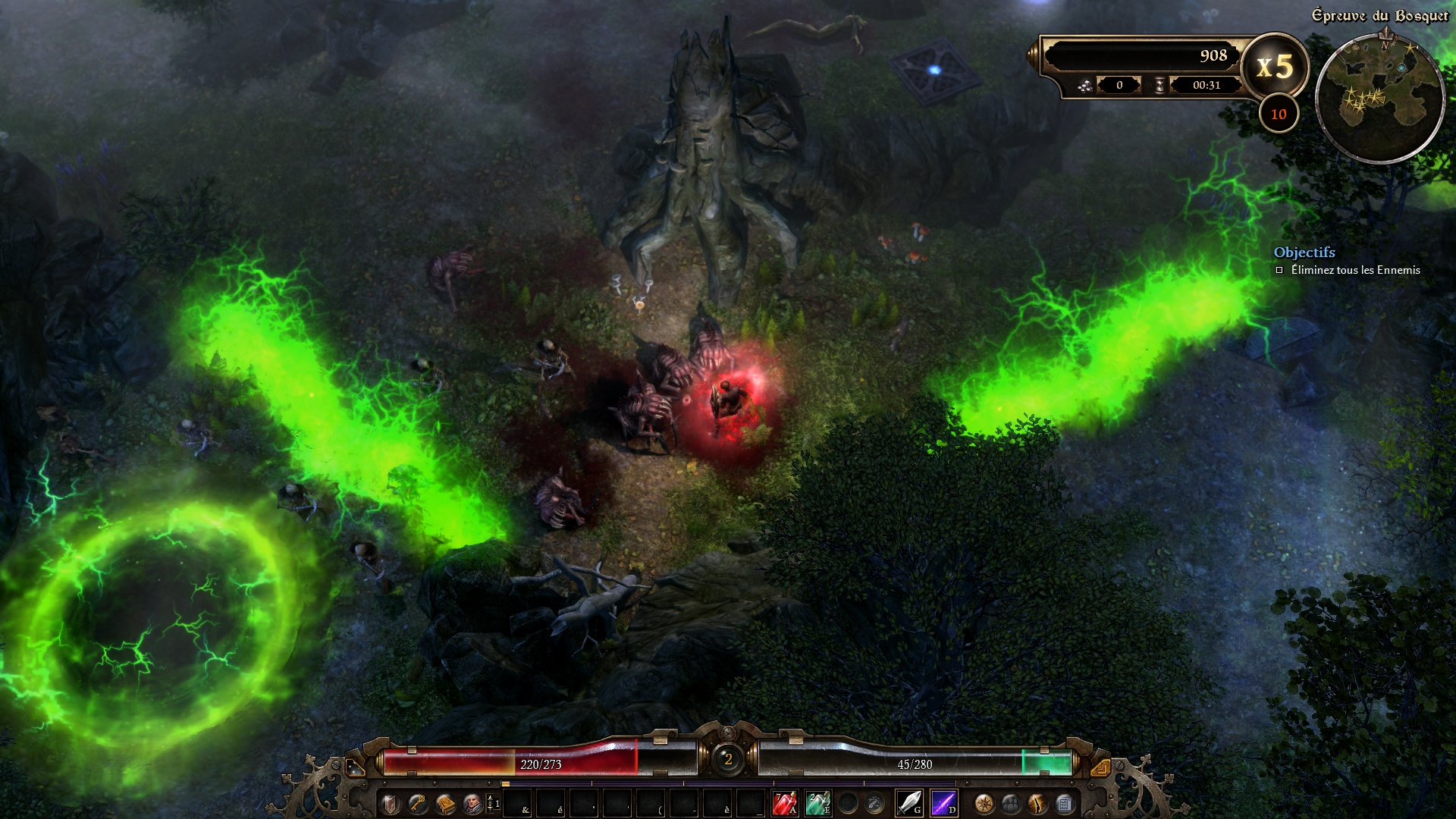Open the group silhouettes panel
Image resolution: width=1456 pixels, height=819 pixels.
point(1011,803)
